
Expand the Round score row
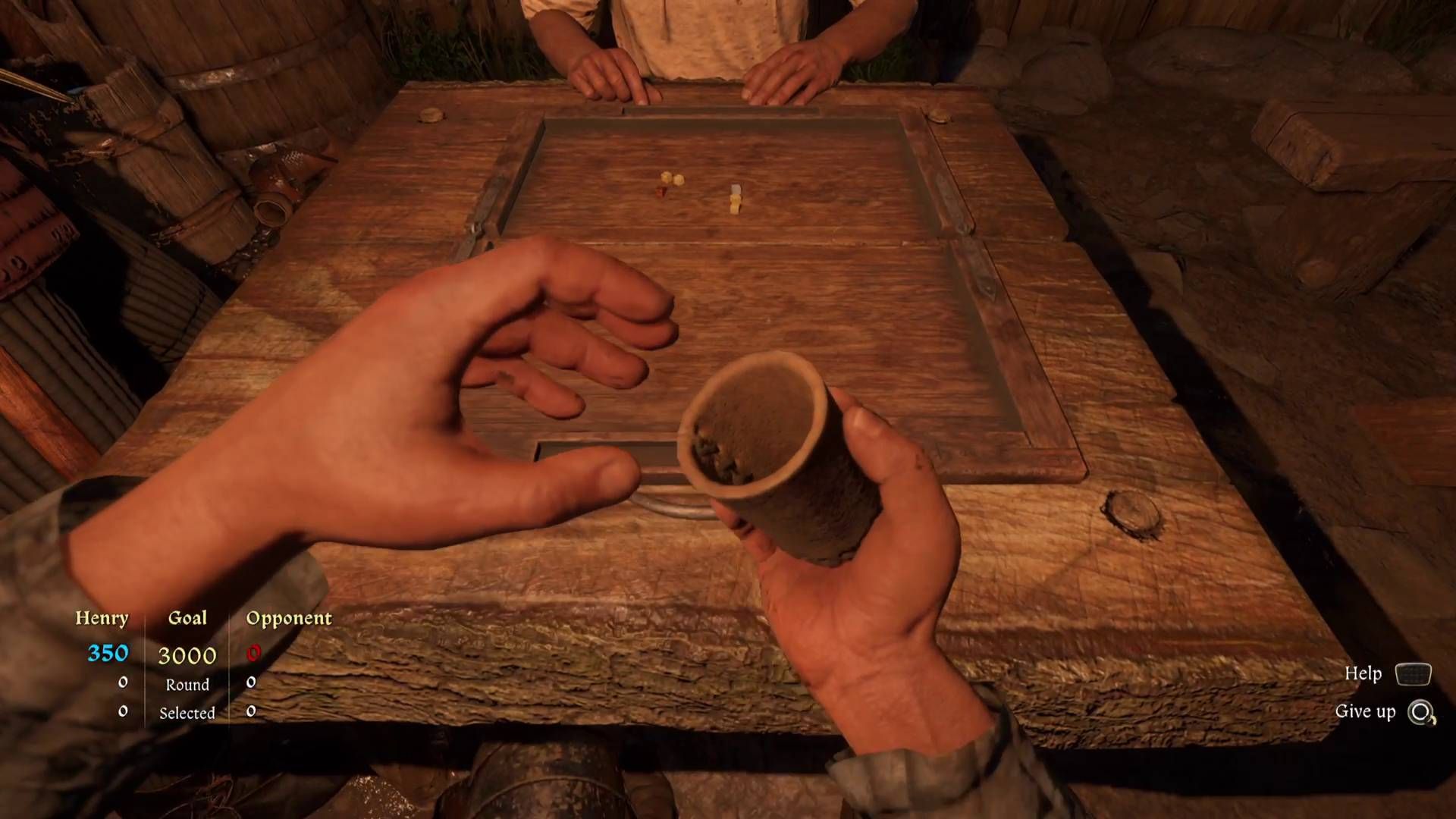[187, 685]
